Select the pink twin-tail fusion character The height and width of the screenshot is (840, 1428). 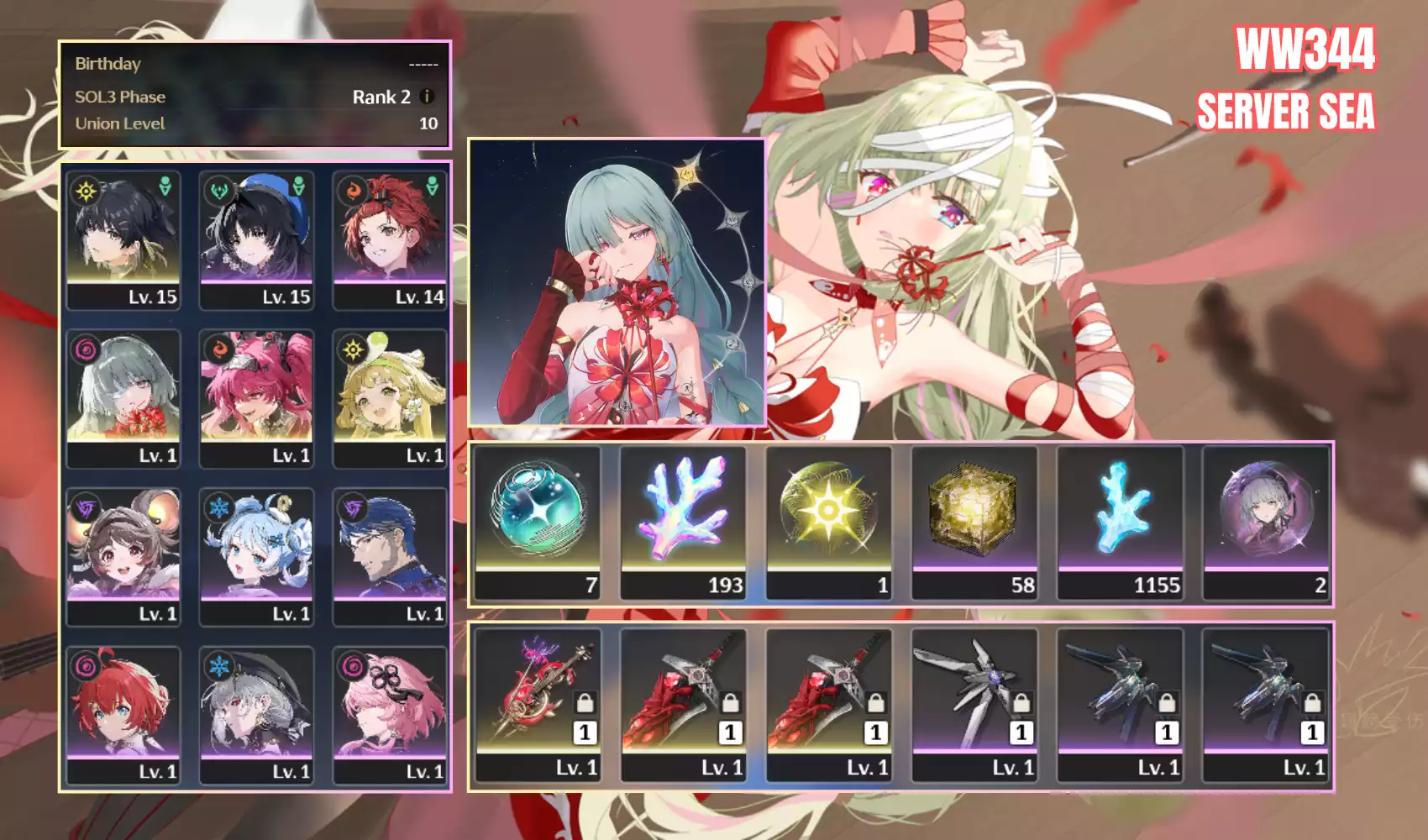256,398
